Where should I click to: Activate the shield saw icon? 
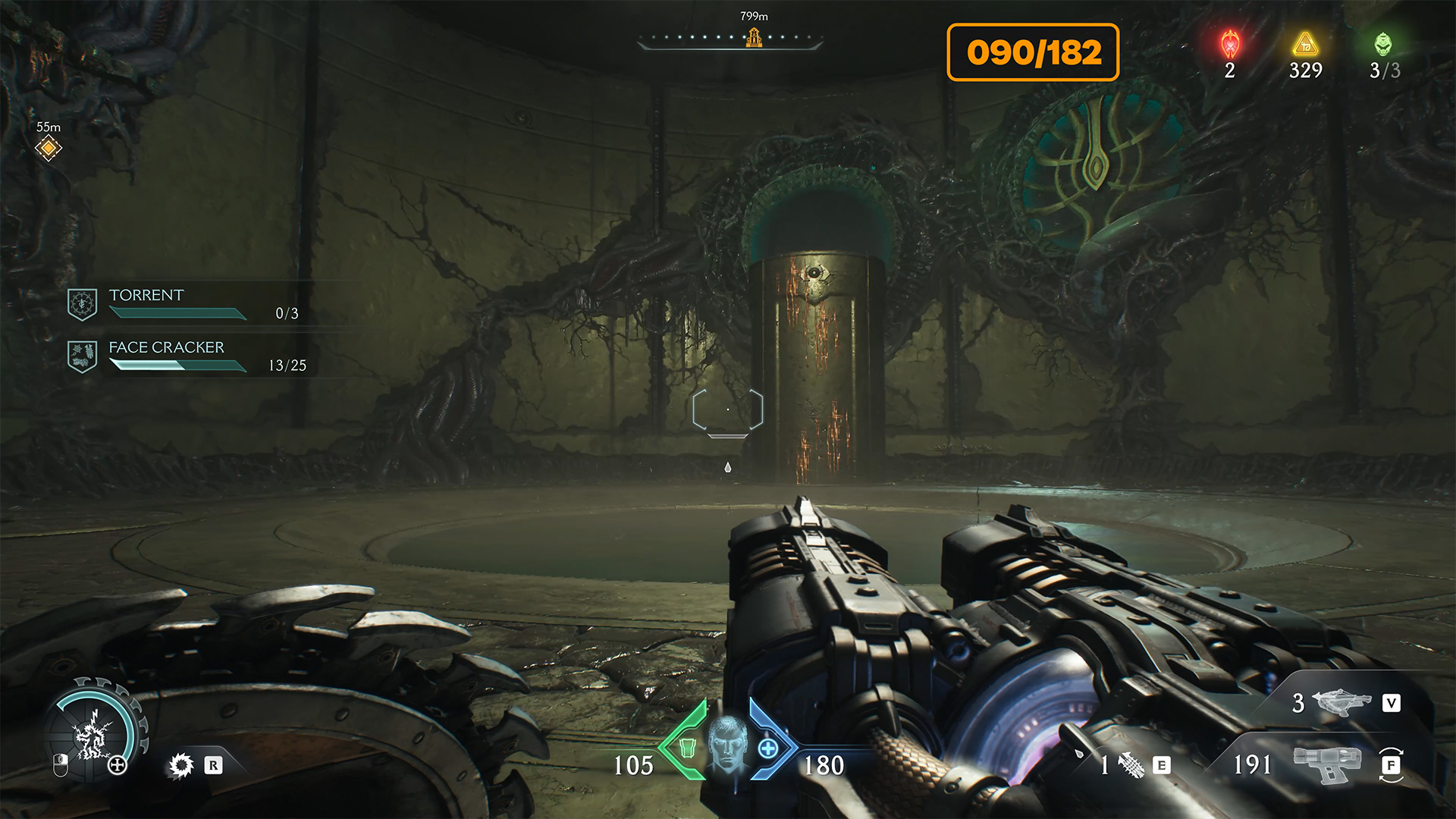coord(181,765)
